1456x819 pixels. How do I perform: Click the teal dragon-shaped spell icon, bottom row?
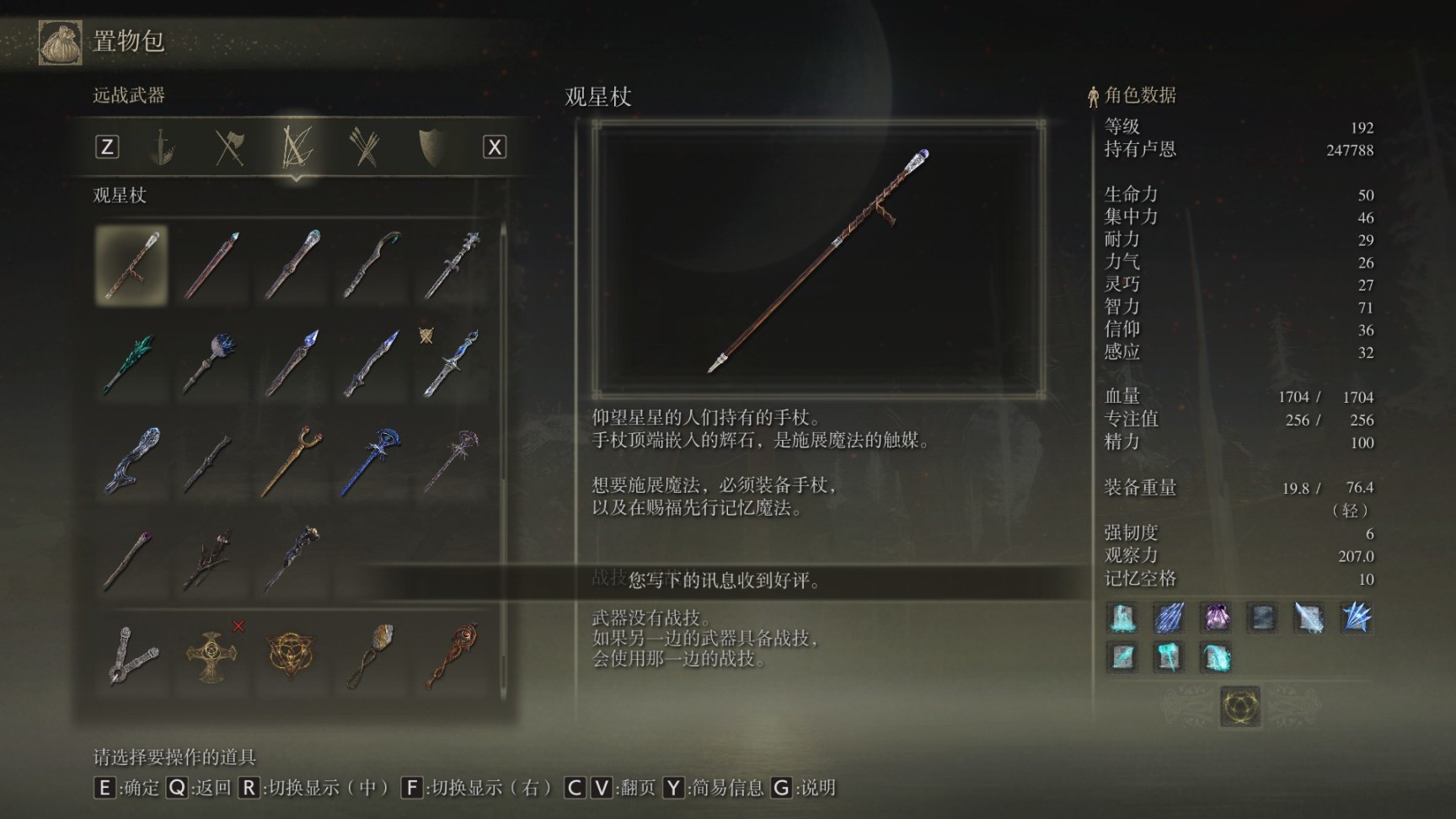tap(1217, 657)
